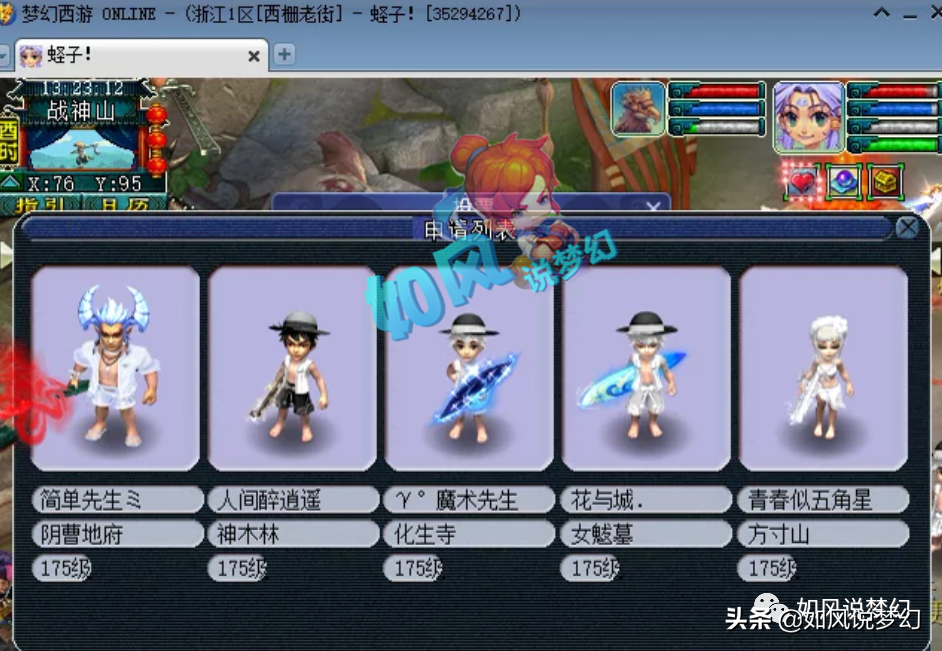The image size is (942, 651).
Task: Close the 蛏子! client tab
Action: coord(254,56)
